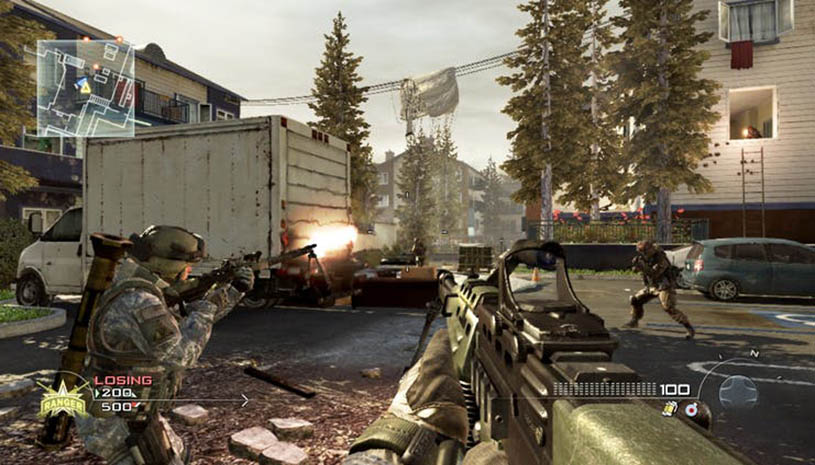The width and height of the screenshot is (815, 465).
Task: Click the minimap overlay
Action: [x=85, y=88]
